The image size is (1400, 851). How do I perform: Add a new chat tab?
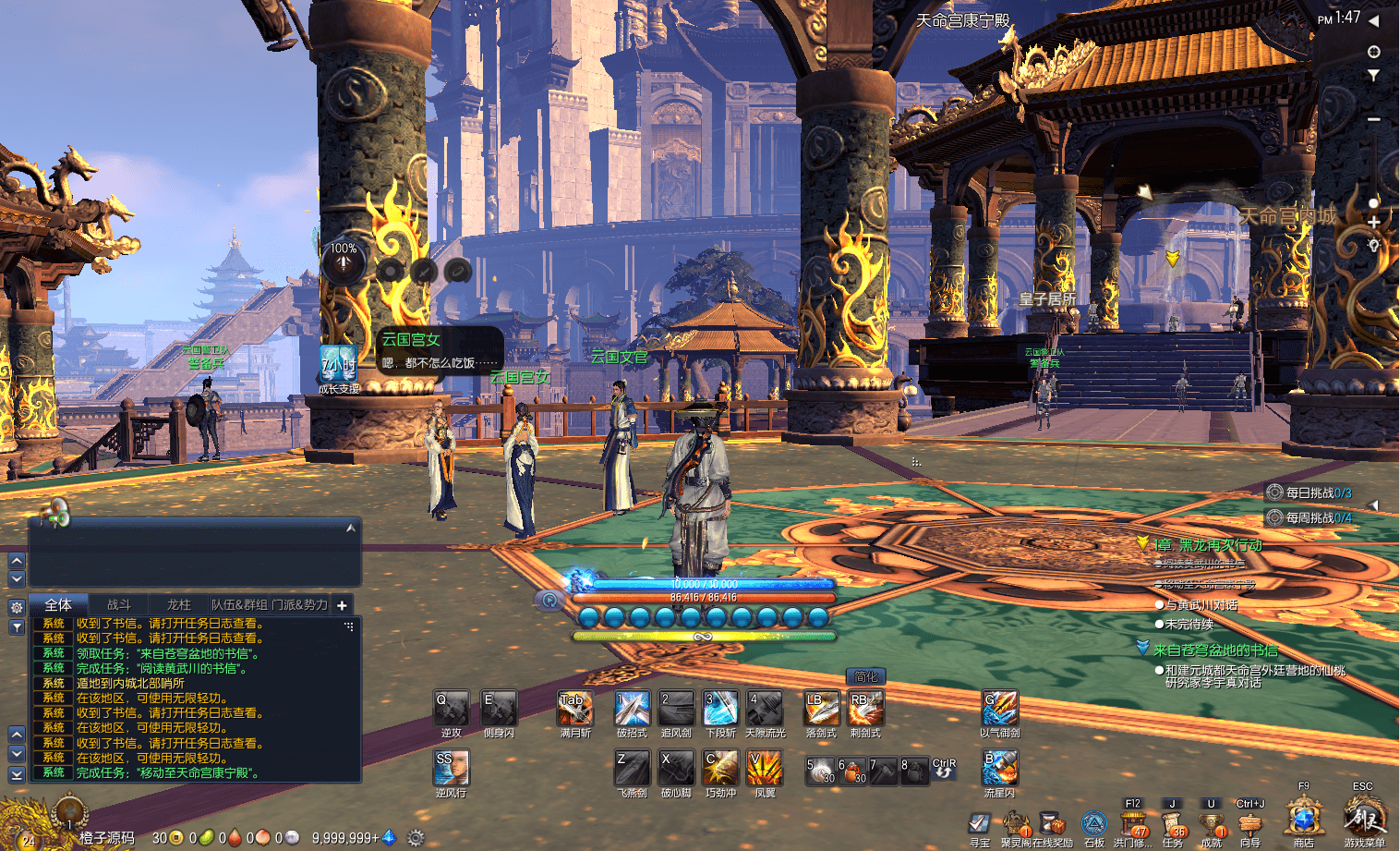click(342, 605)
